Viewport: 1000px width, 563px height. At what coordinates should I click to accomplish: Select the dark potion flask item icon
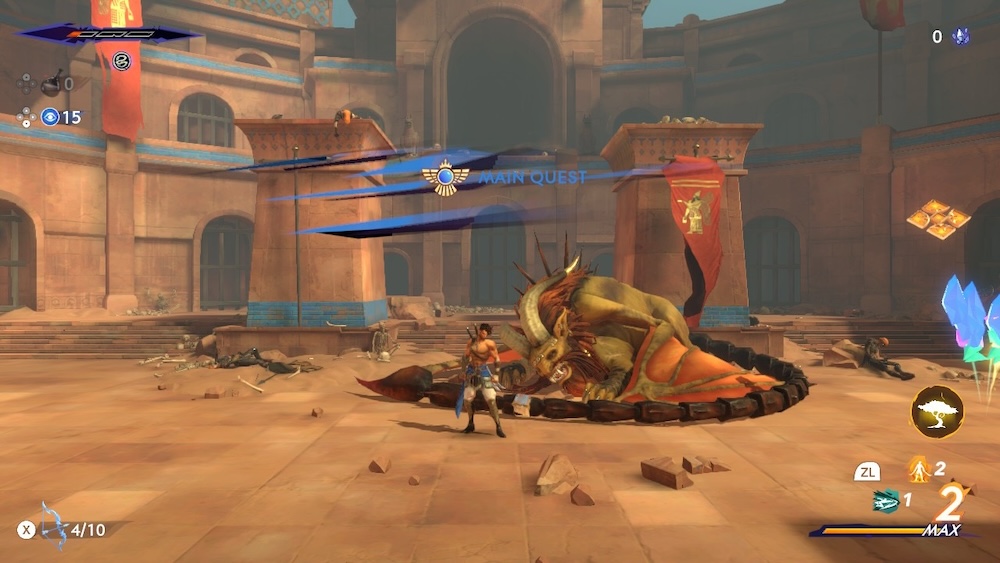click(x=51, y=85)
